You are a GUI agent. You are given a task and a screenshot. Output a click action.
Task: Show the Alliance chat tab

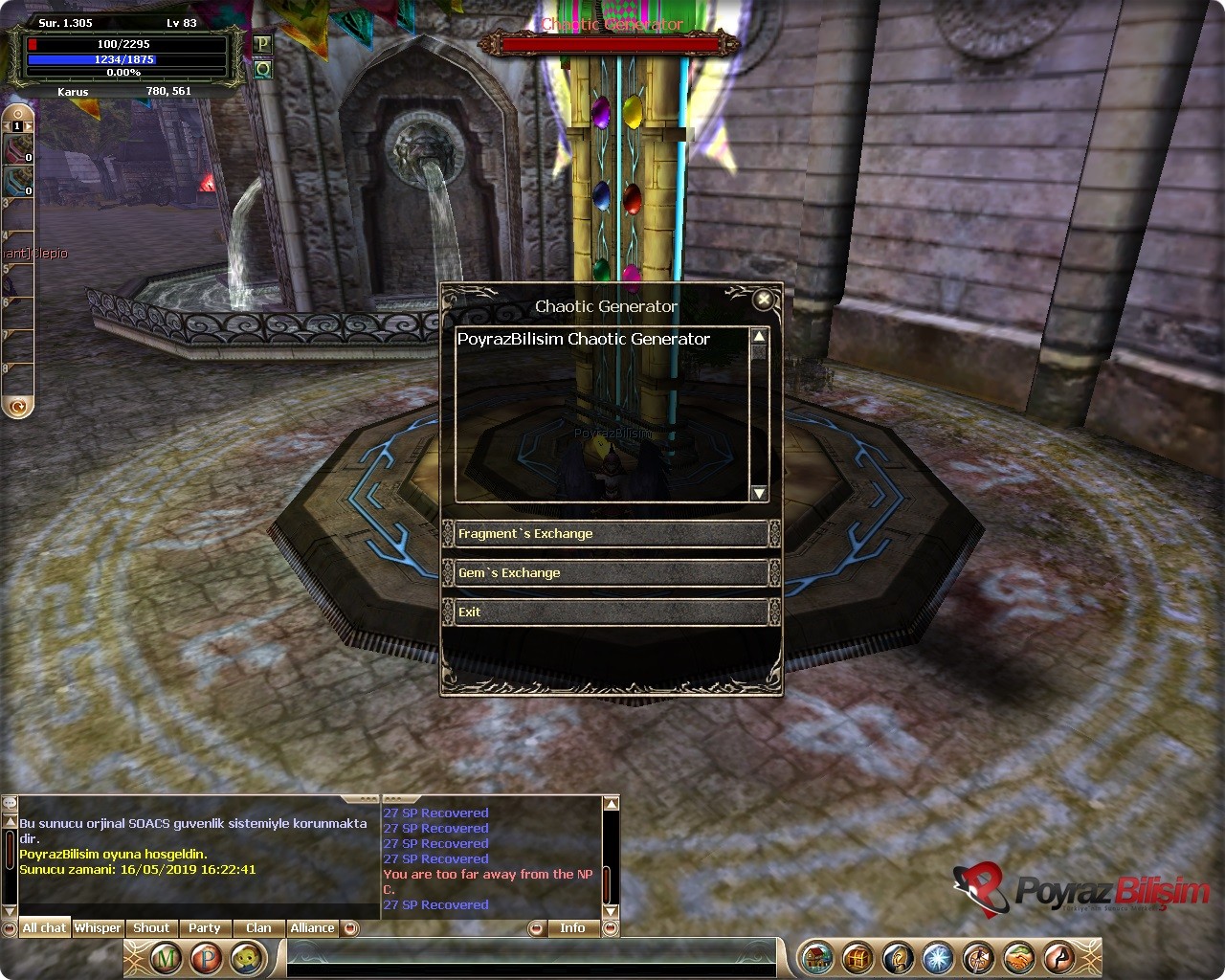point(313,928)
